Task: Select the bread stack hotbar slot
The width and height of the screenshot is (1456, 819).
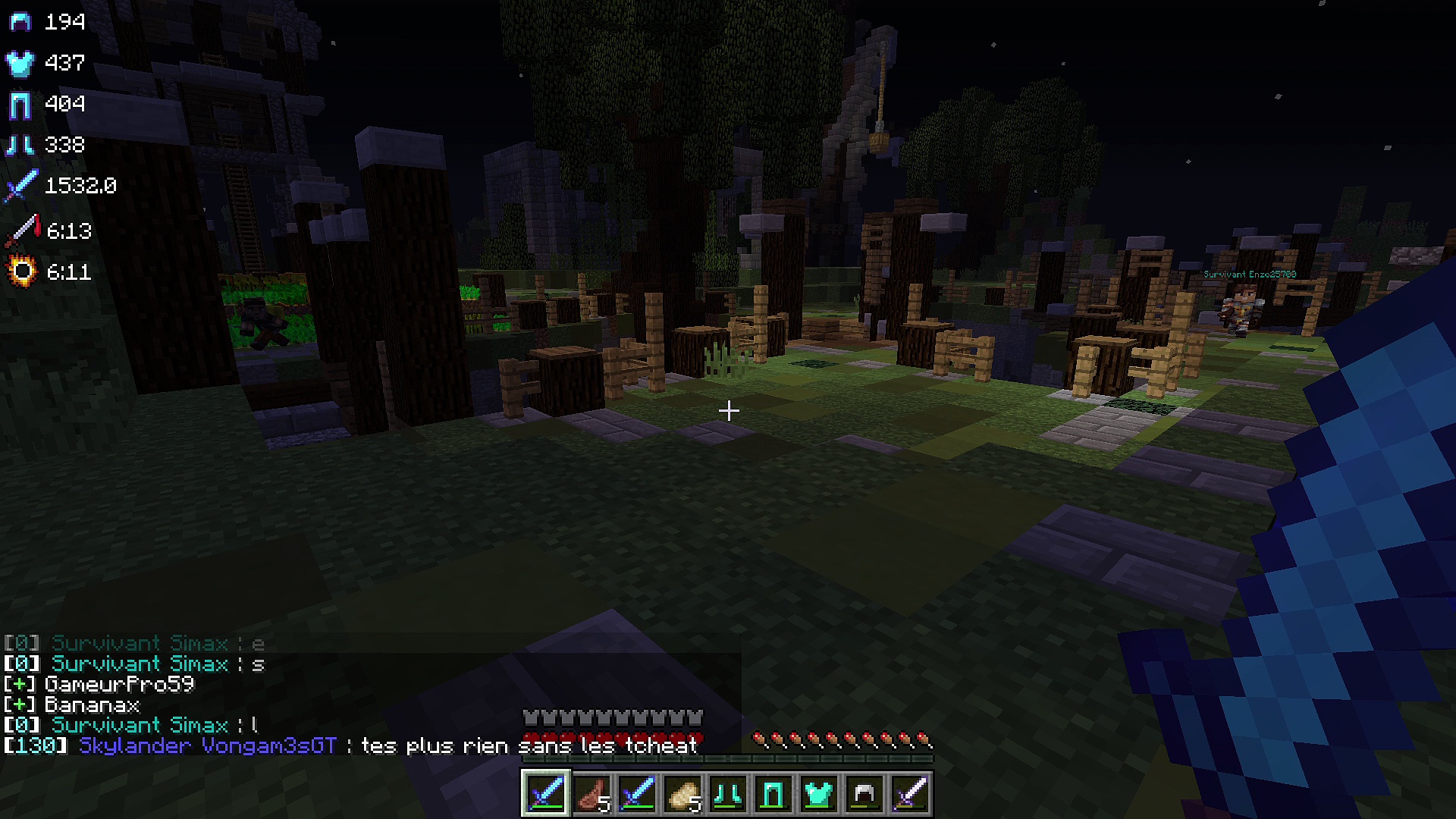Action: point(682,794)
